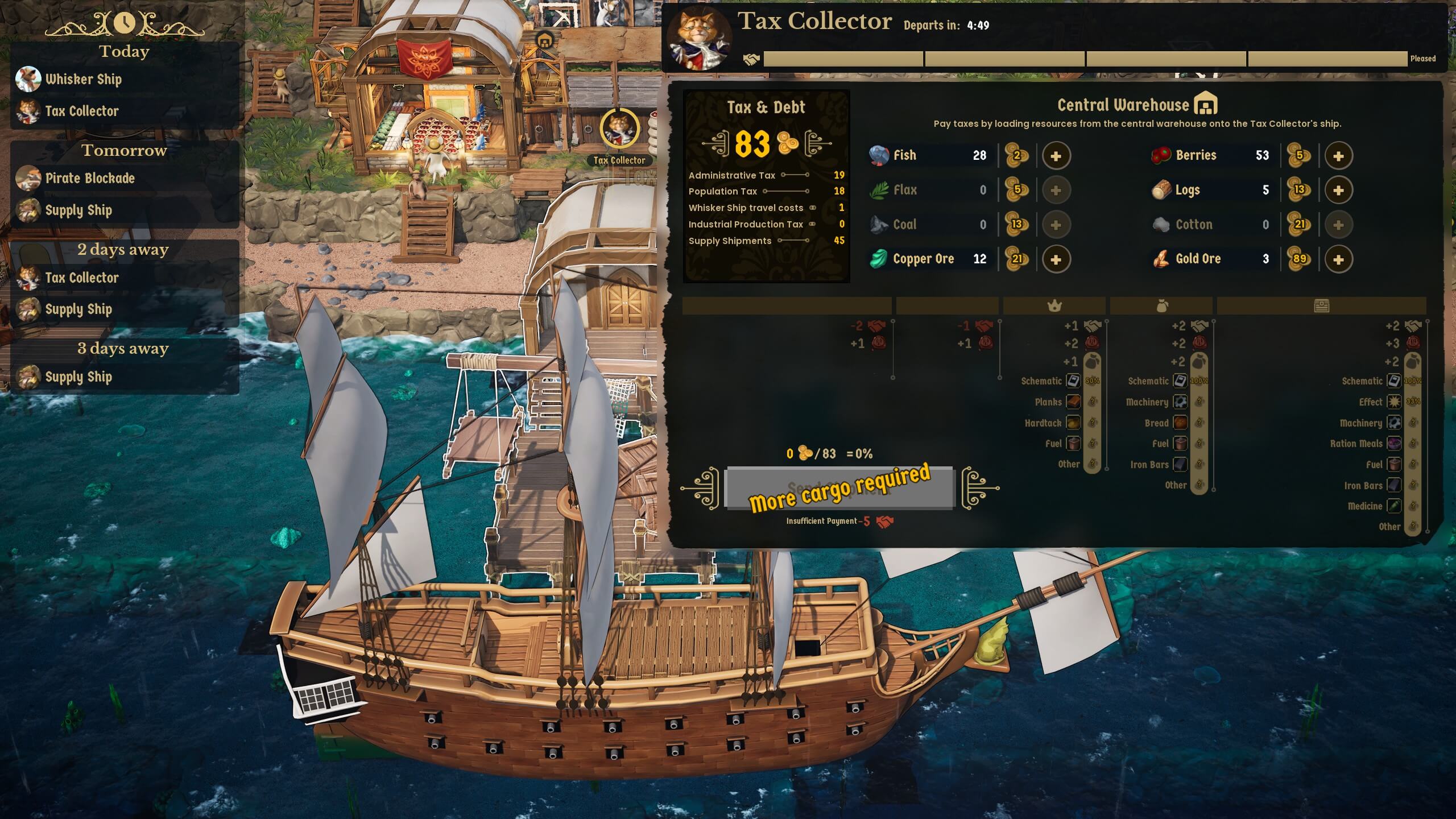
Task: Select the Fish resource icon
Action: point(879,155)
